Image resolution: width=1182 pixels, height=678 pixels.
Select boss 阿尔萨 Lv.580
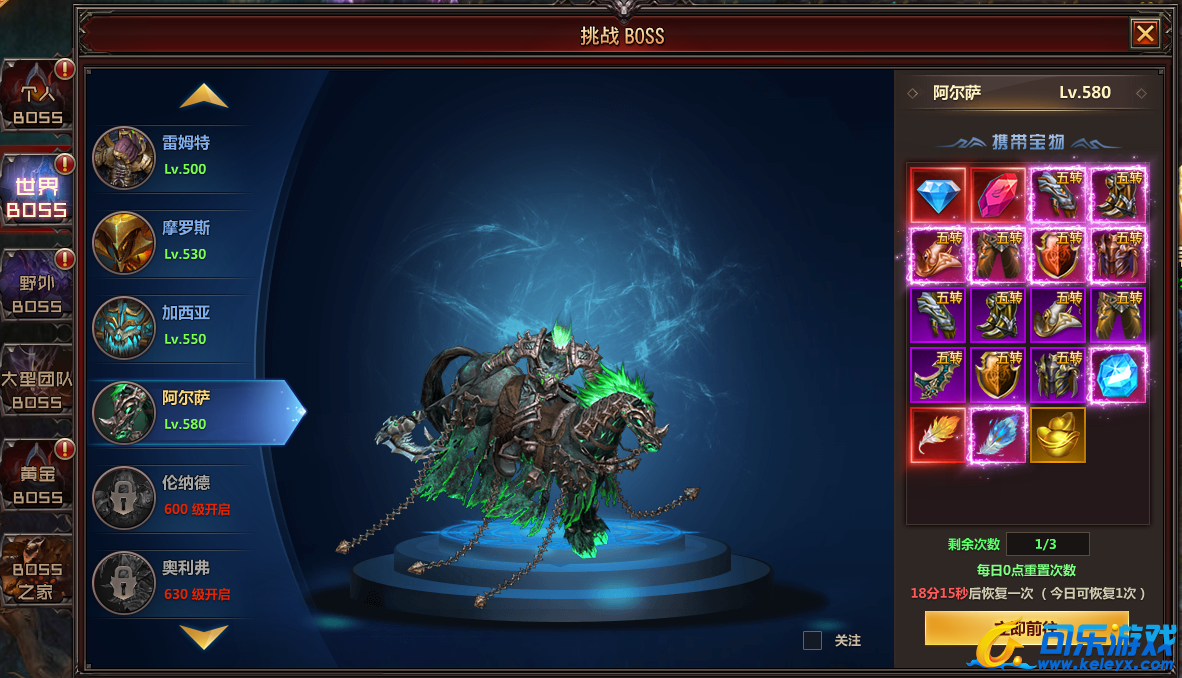[x=185, y=411]
